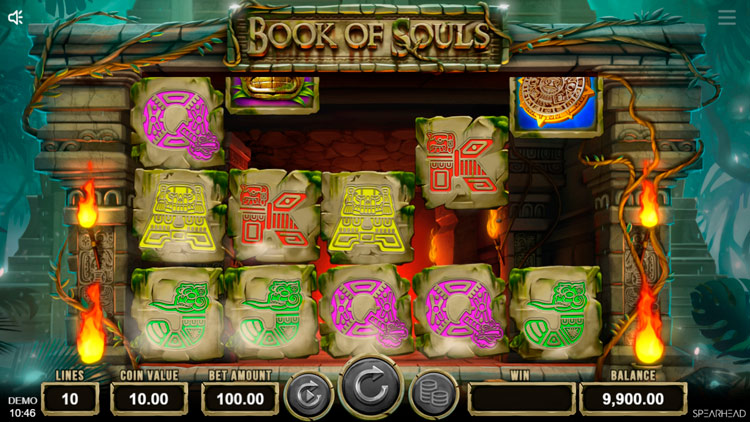The width and height of the screenshot is (750, 422).
Task: Change the Lines value box
Action: 70,398
